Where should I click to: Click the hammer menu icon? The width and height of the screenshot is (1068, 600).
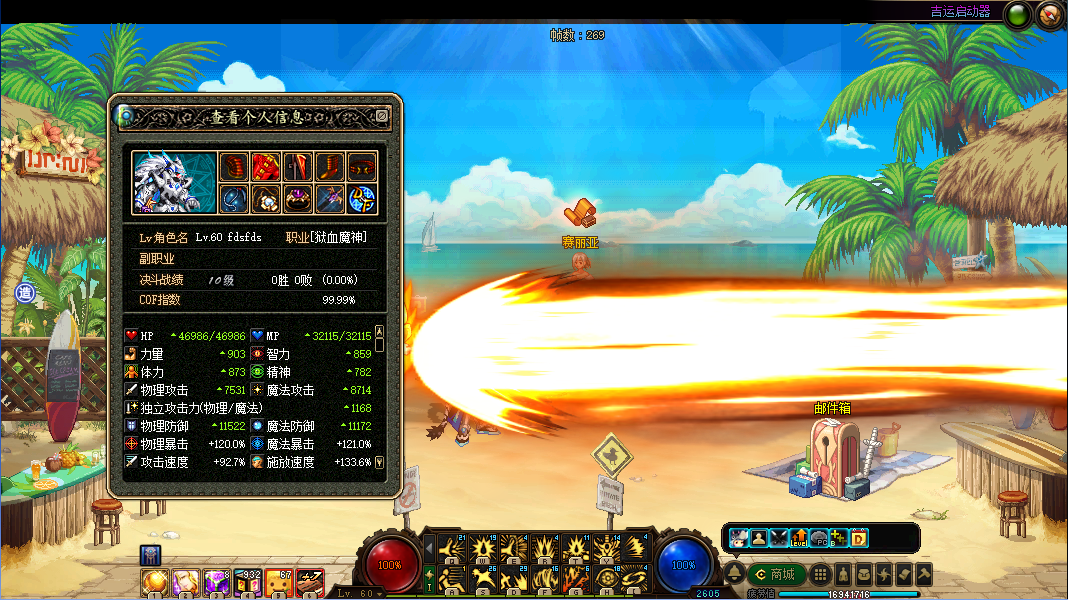point(924,574)
